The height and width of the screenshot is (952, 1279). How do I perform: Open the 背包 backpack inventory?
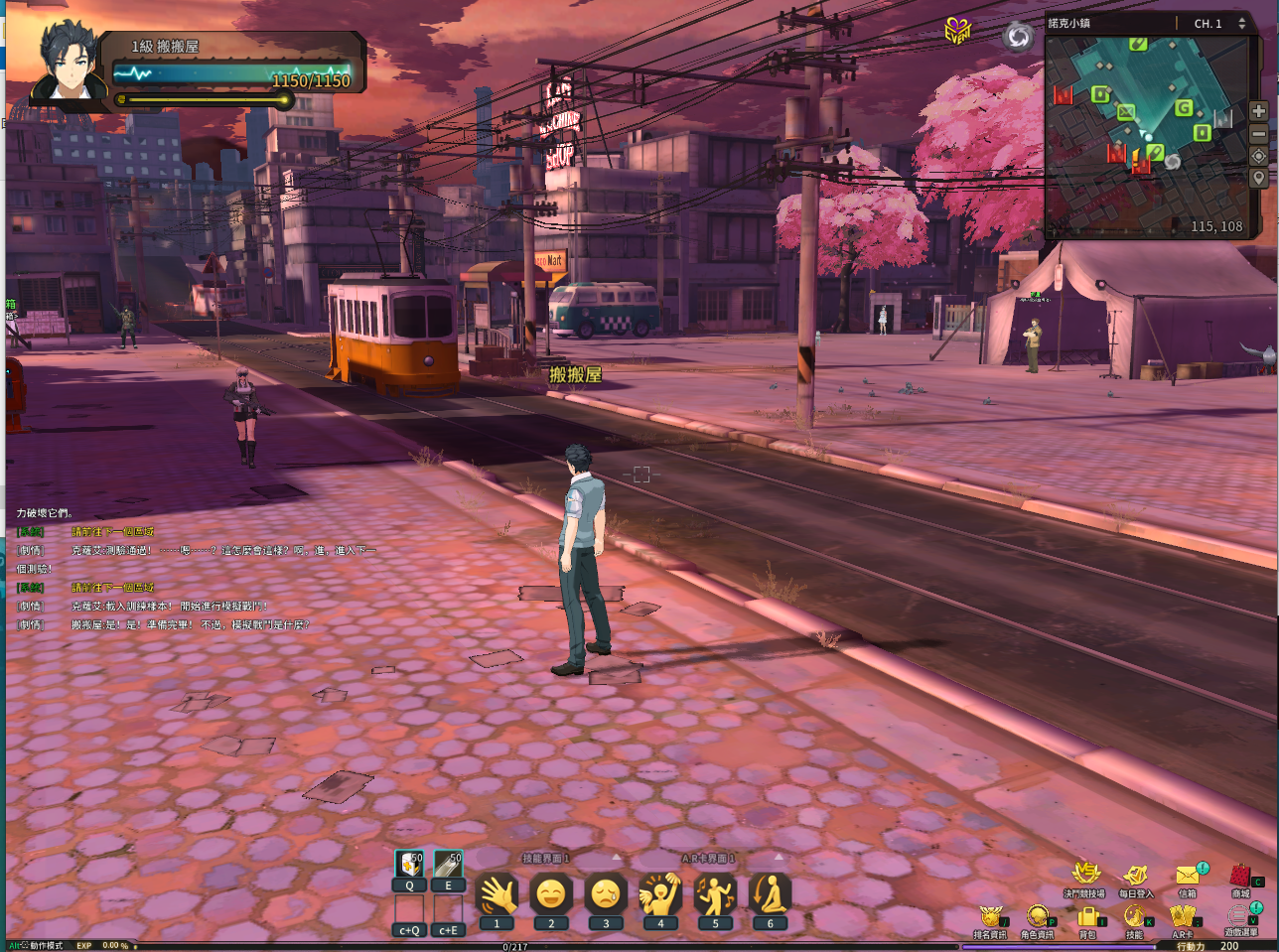pyautogui.click(x=1087, y=916)
